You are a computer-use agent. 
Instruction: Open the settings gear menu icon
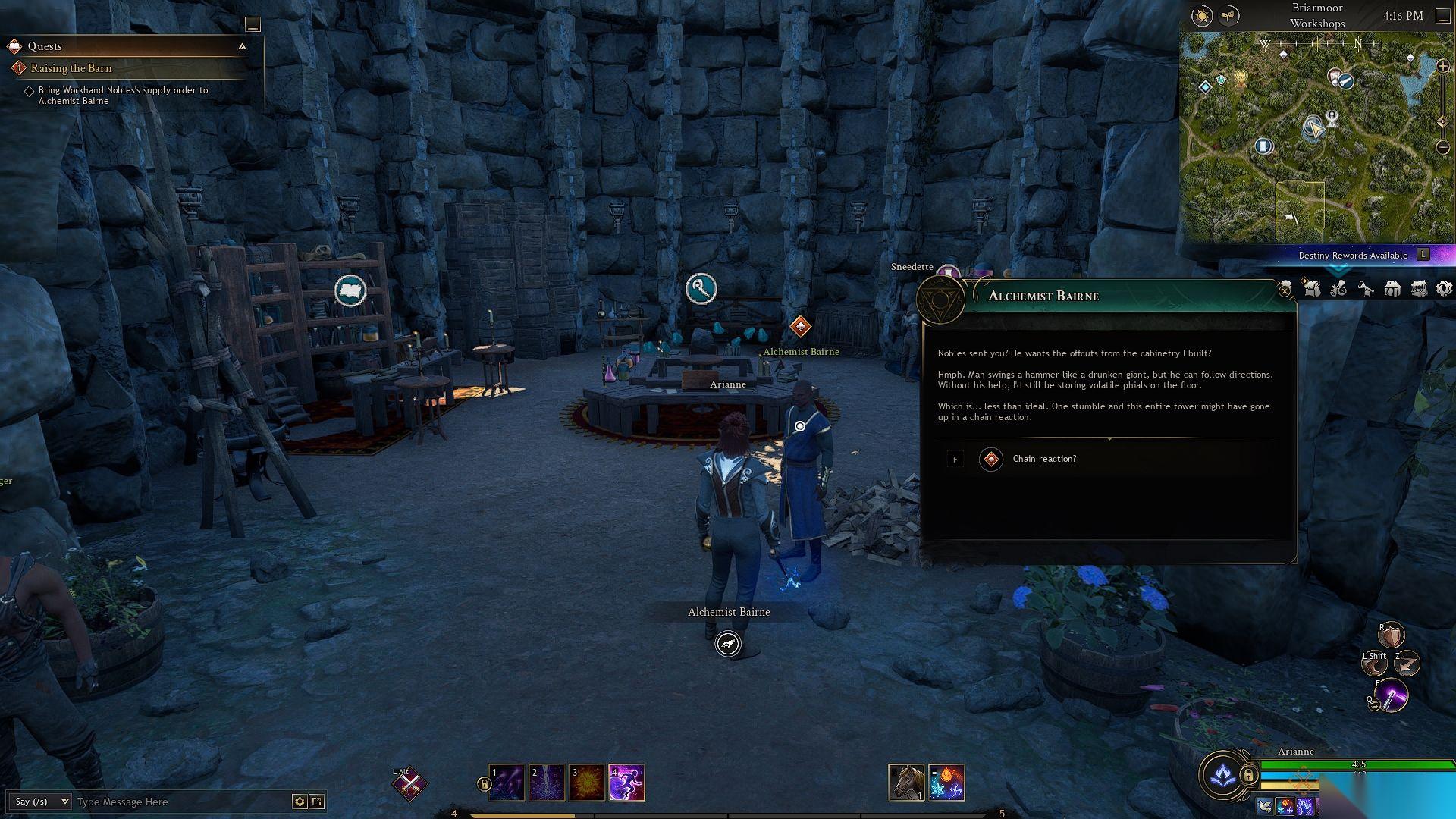(x=1444, y=288)
